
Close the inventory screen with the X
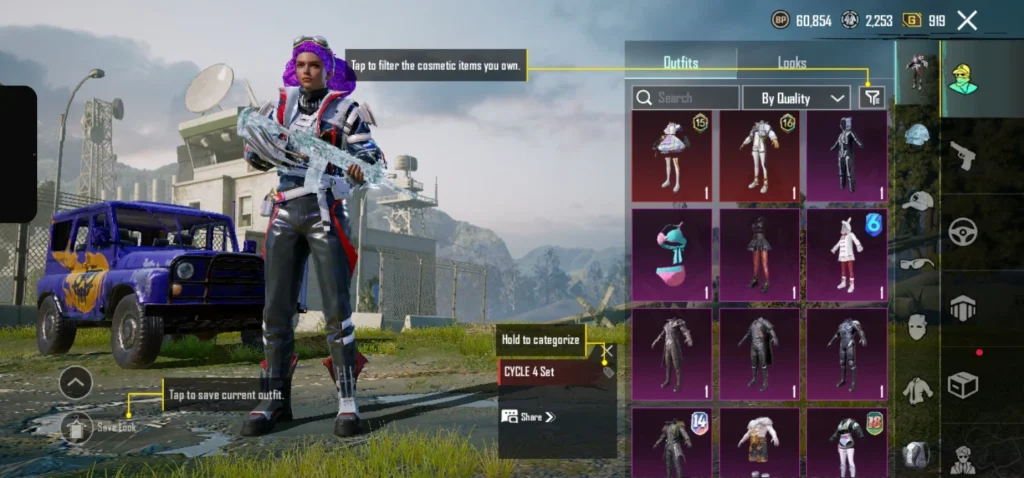point(967,20)
